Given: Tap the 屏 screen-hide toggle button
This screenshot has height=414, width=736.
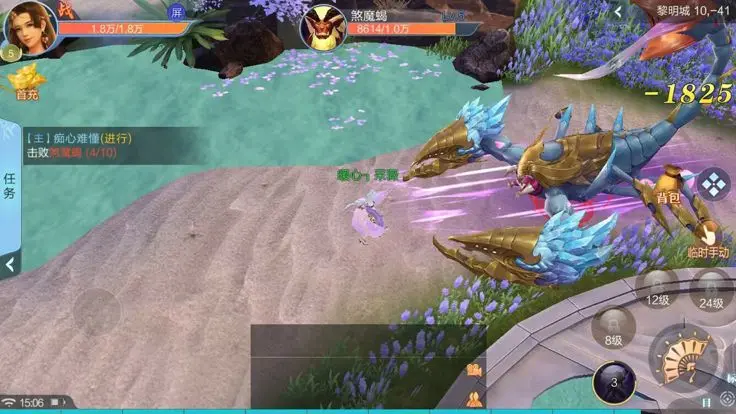Looking at the screenshot, I should 177,13.
